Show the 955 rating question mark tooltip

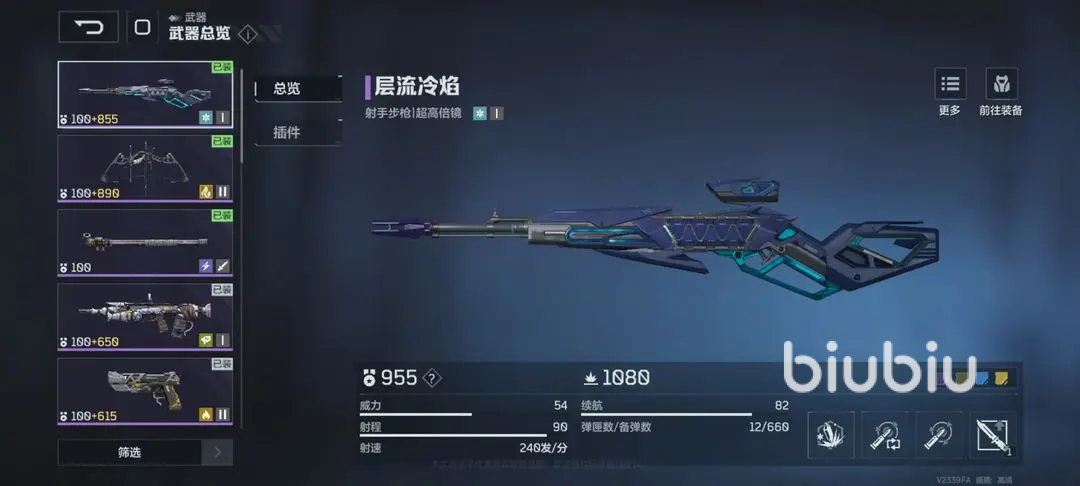(432, 378)
